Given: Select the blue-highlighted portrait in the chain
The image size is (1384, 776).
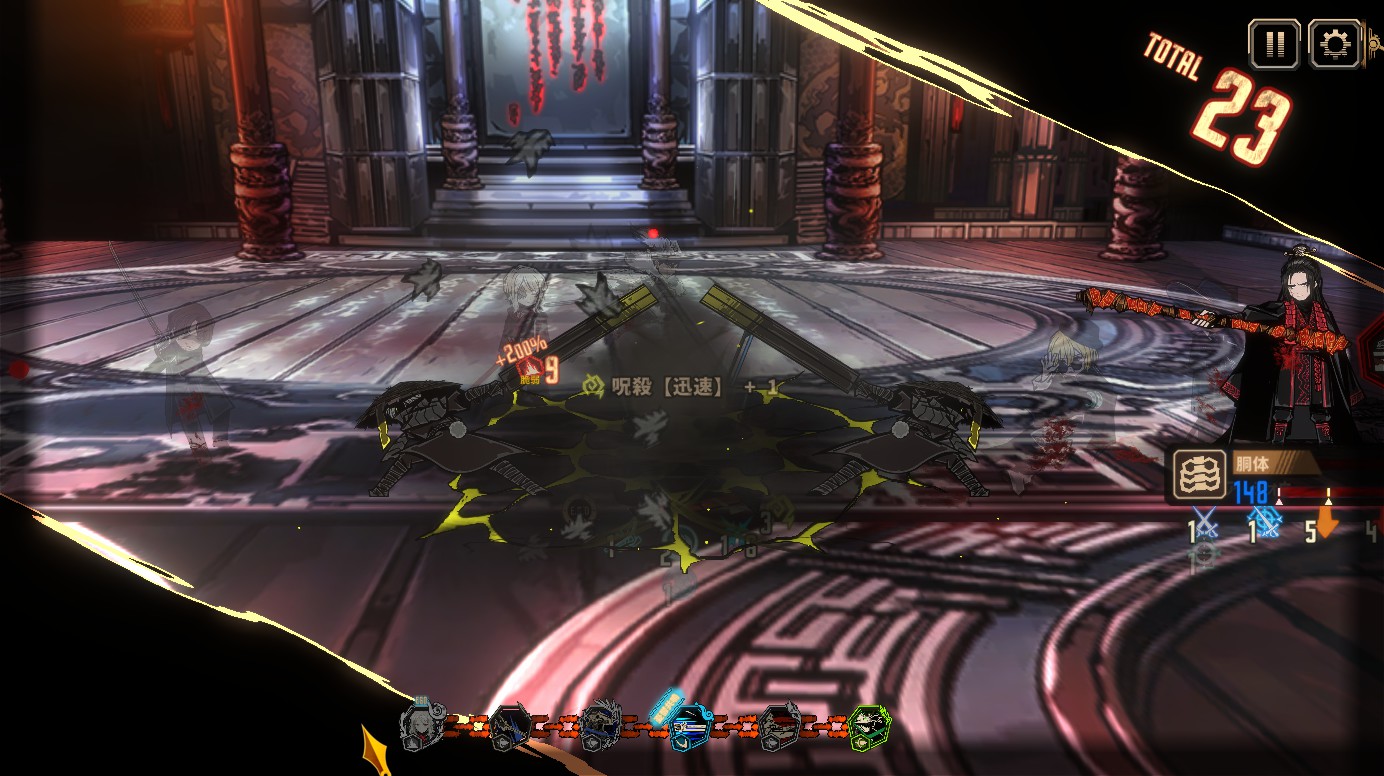Looking at the screenshot, I should pyautogui.click(x=689, y=726).
